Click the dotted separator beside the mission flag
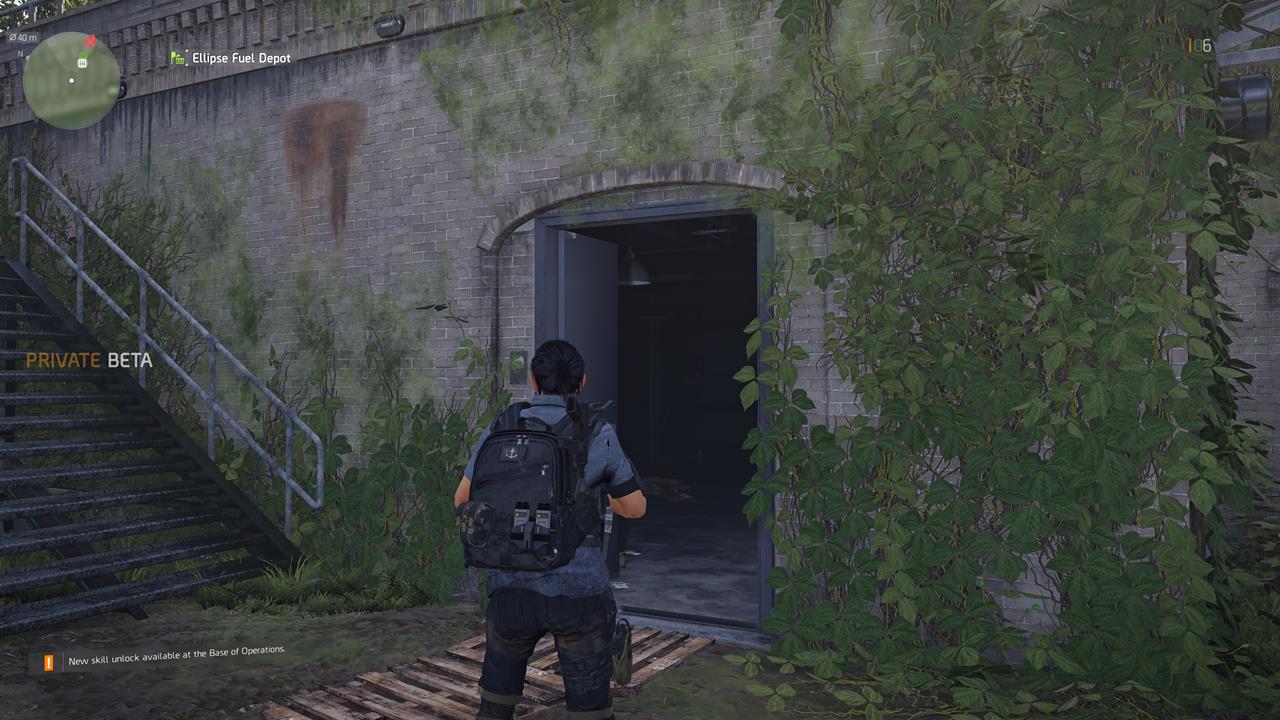This screenshot has width=1280, height=720. coord(187,57)
